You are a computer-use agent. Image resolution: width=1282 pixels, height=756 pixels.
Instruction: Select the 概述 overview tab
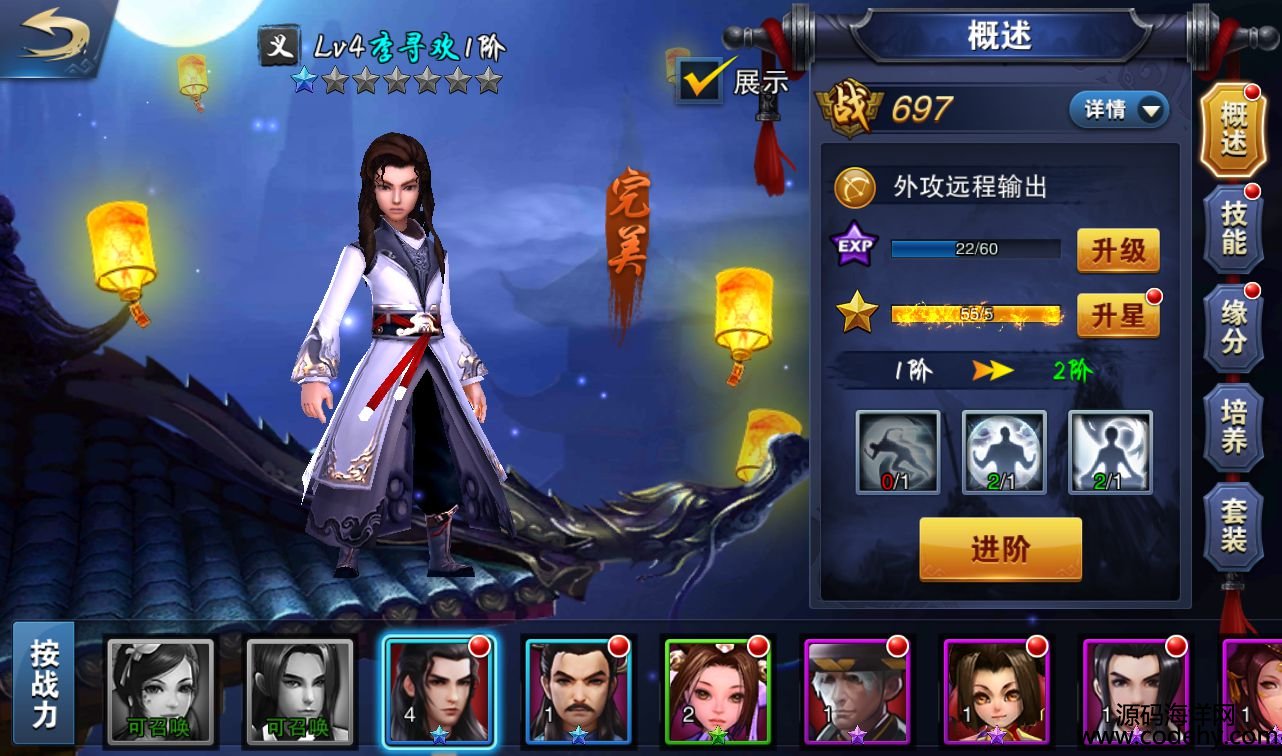pyautogui.click(x=1234, y=130)
